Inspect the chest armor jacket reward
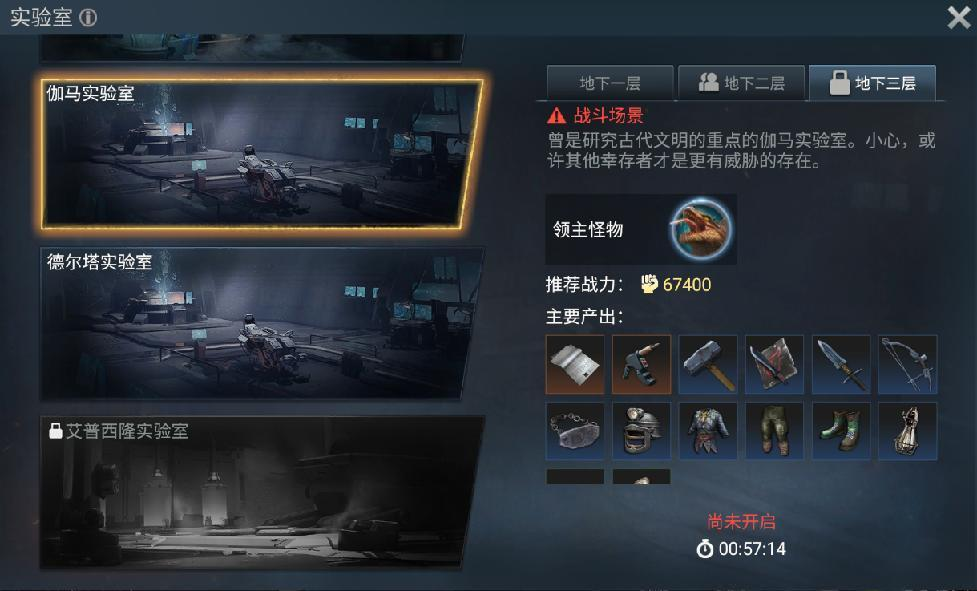977x591 pixels. [x=708, y=431]
